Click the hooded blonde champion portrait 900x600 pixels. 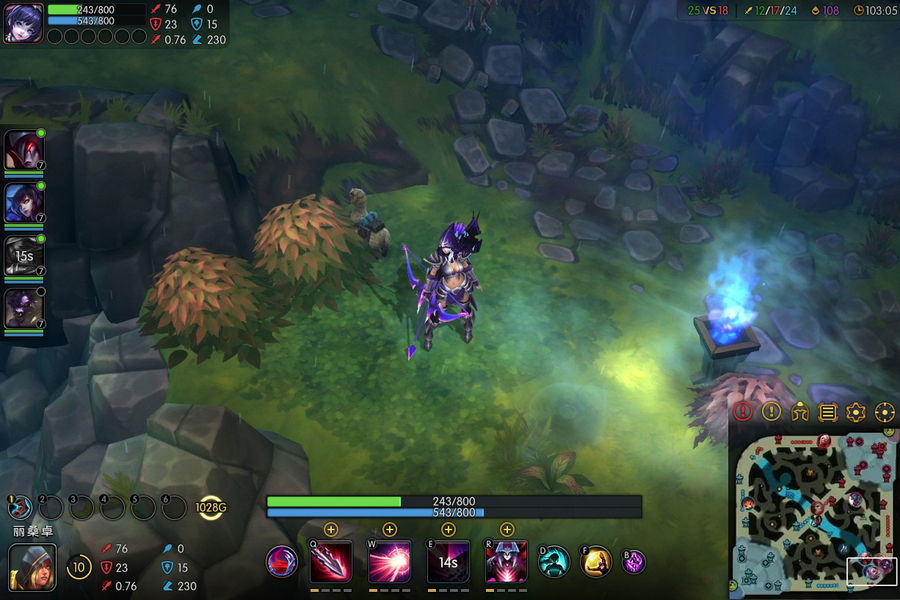(x=32, y=567)
